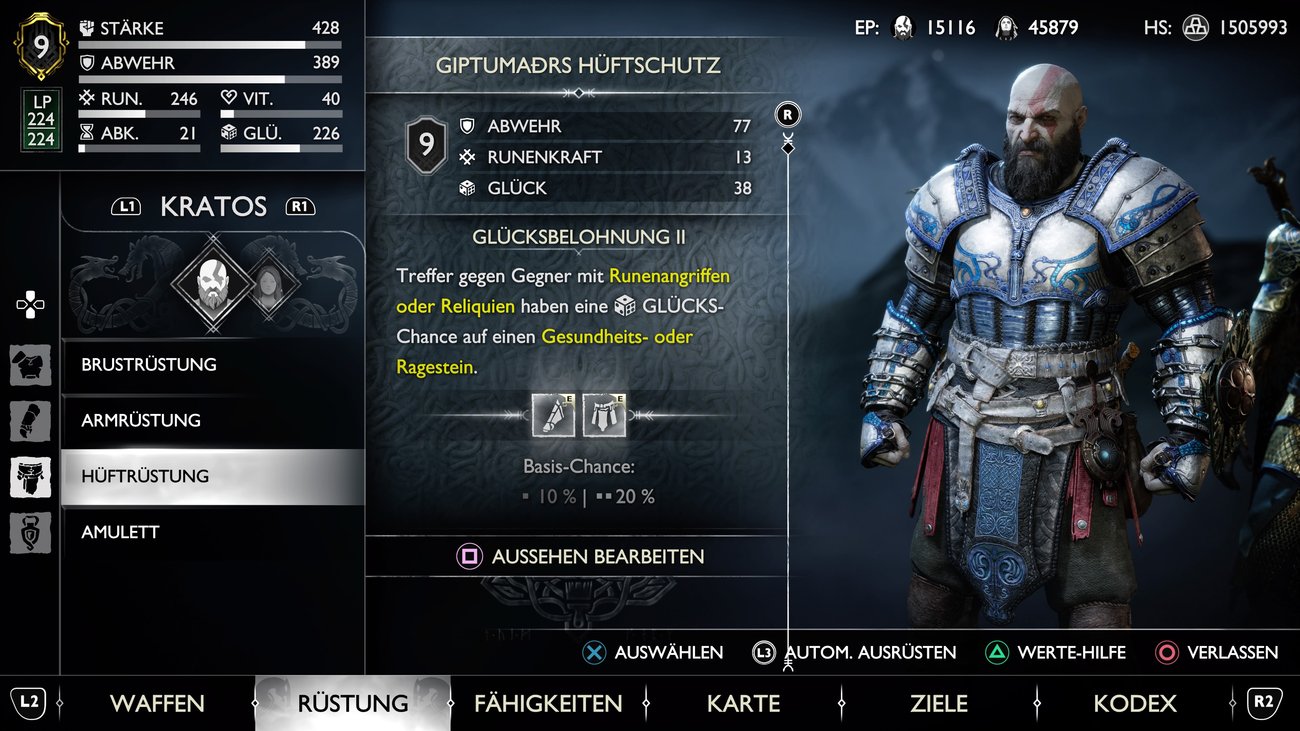Select Brustrüstung in the armor list

click(x=150, y=365)
